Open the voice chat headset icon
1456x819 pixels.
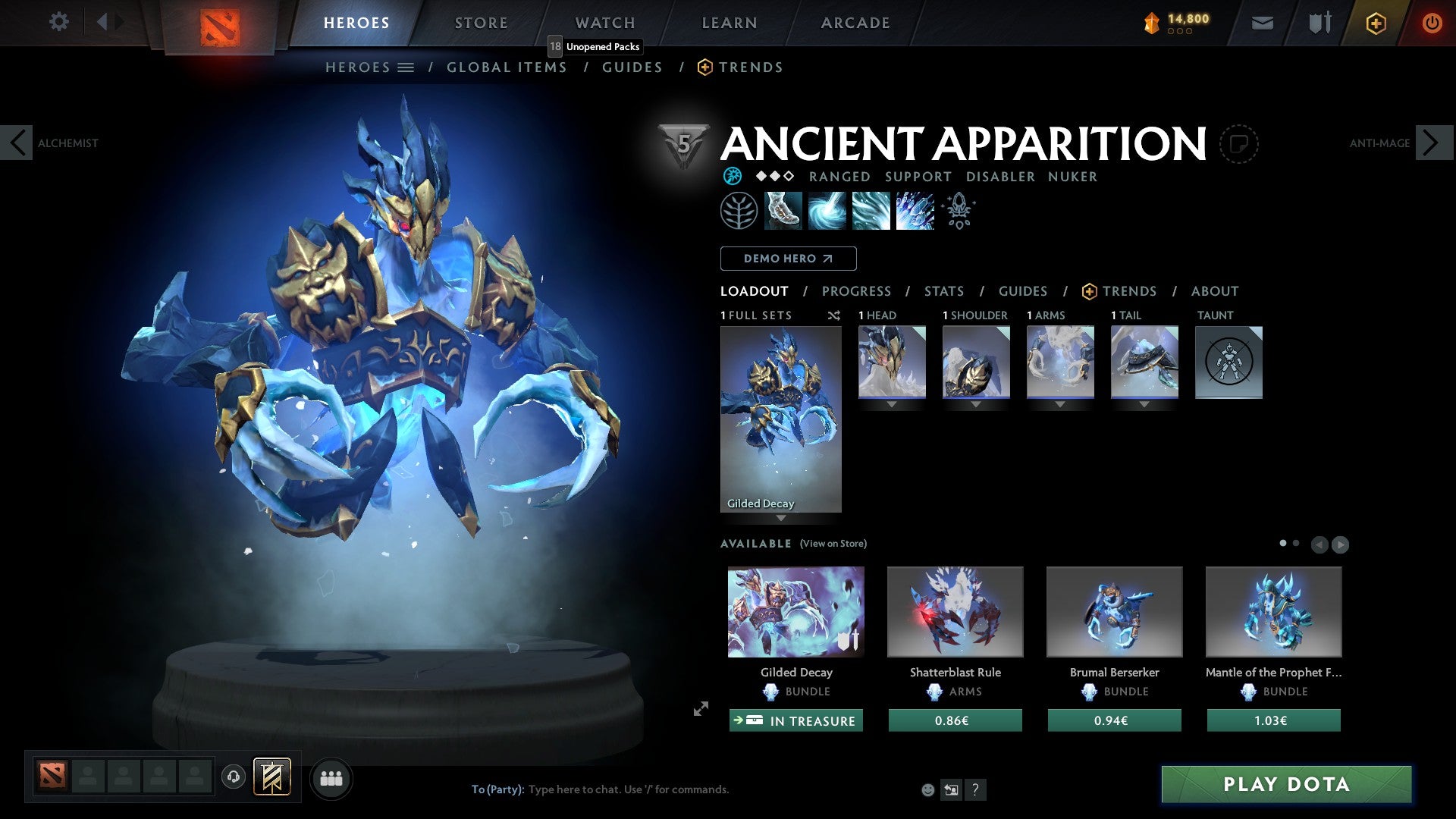[x=233, y=777]
